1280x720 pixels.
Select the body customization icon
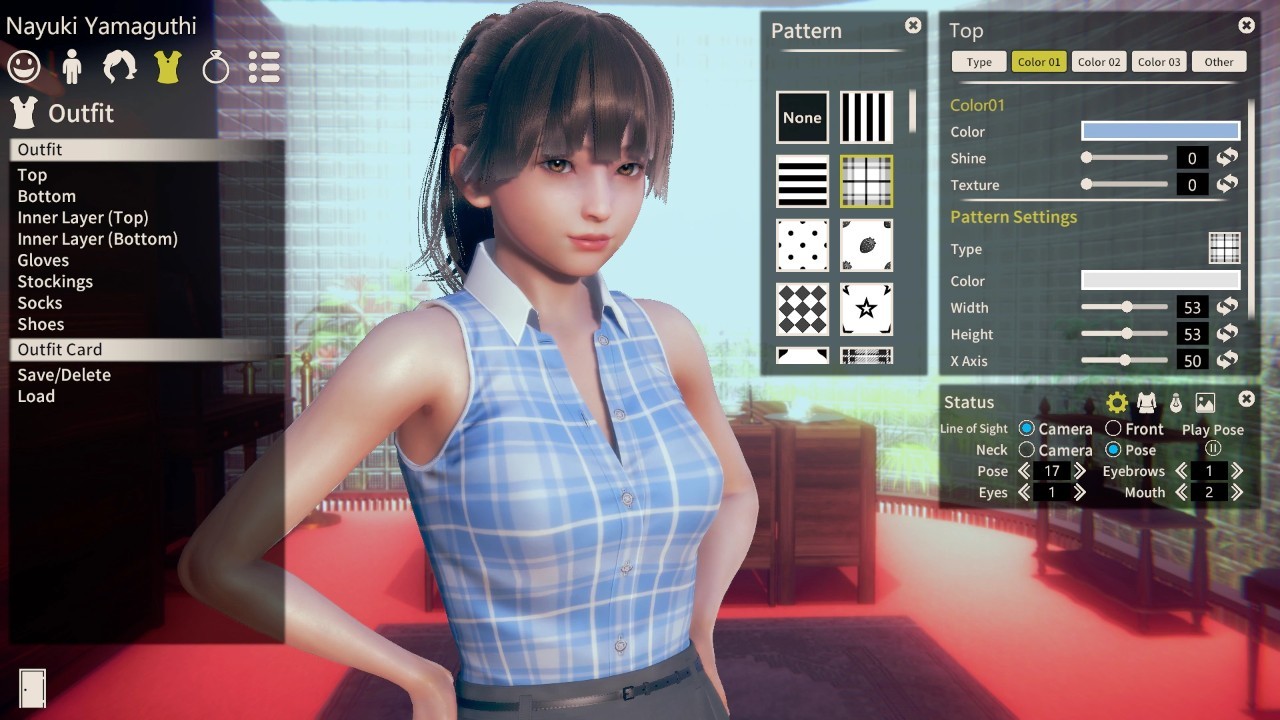coord(71,66)
